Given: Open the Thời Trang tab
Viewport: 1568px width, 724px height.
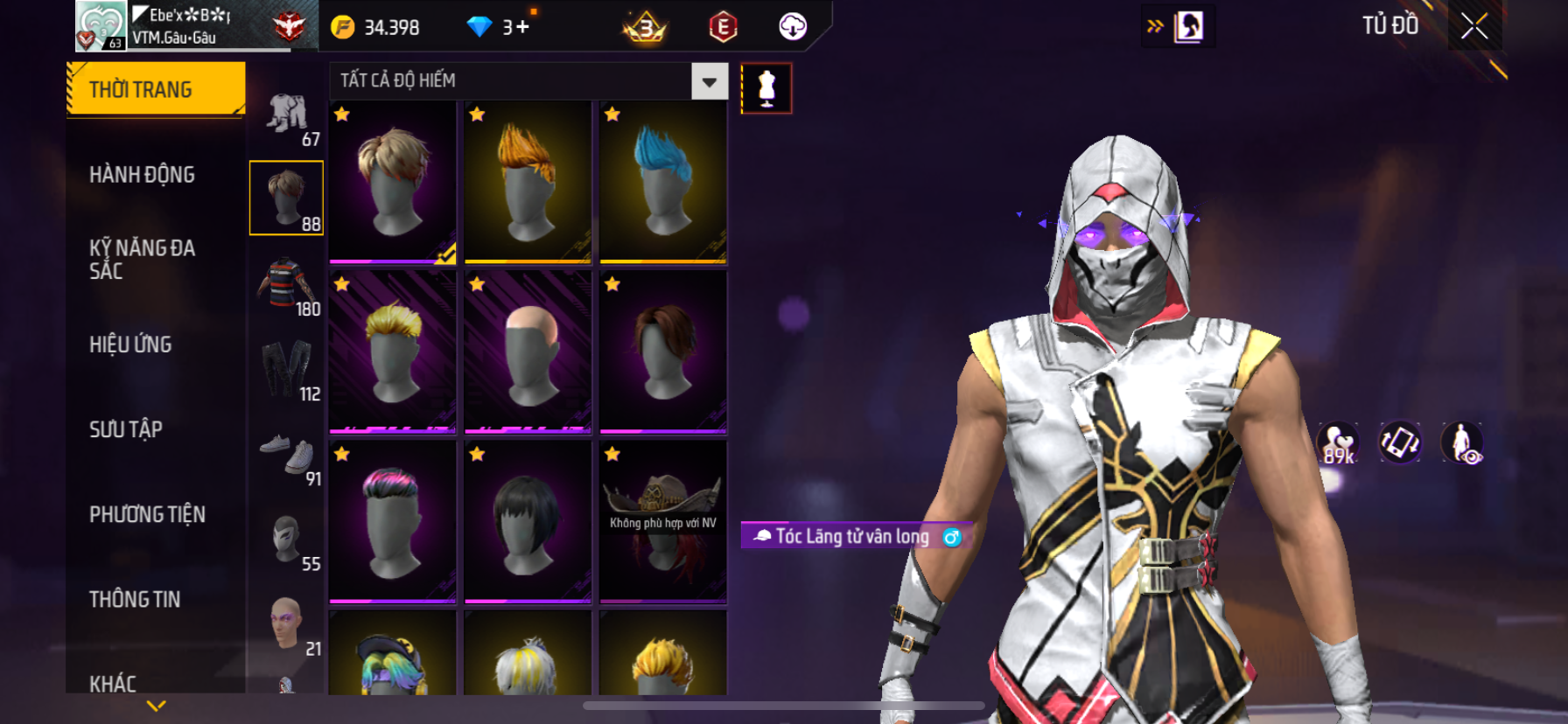Looking at the screenshot, I should [156, 89].
